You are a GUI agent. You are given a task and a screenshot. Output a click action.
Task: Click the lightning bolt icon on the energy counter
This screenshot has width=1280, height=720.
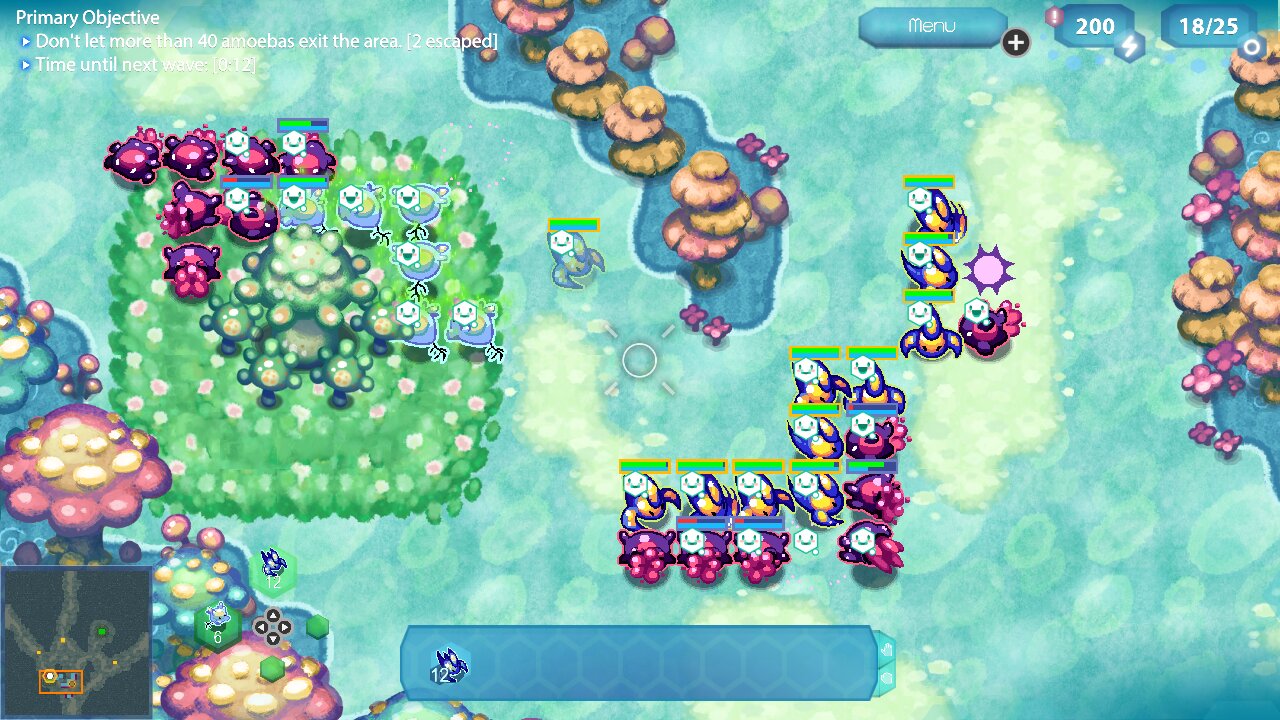(x=1130, y=45)
